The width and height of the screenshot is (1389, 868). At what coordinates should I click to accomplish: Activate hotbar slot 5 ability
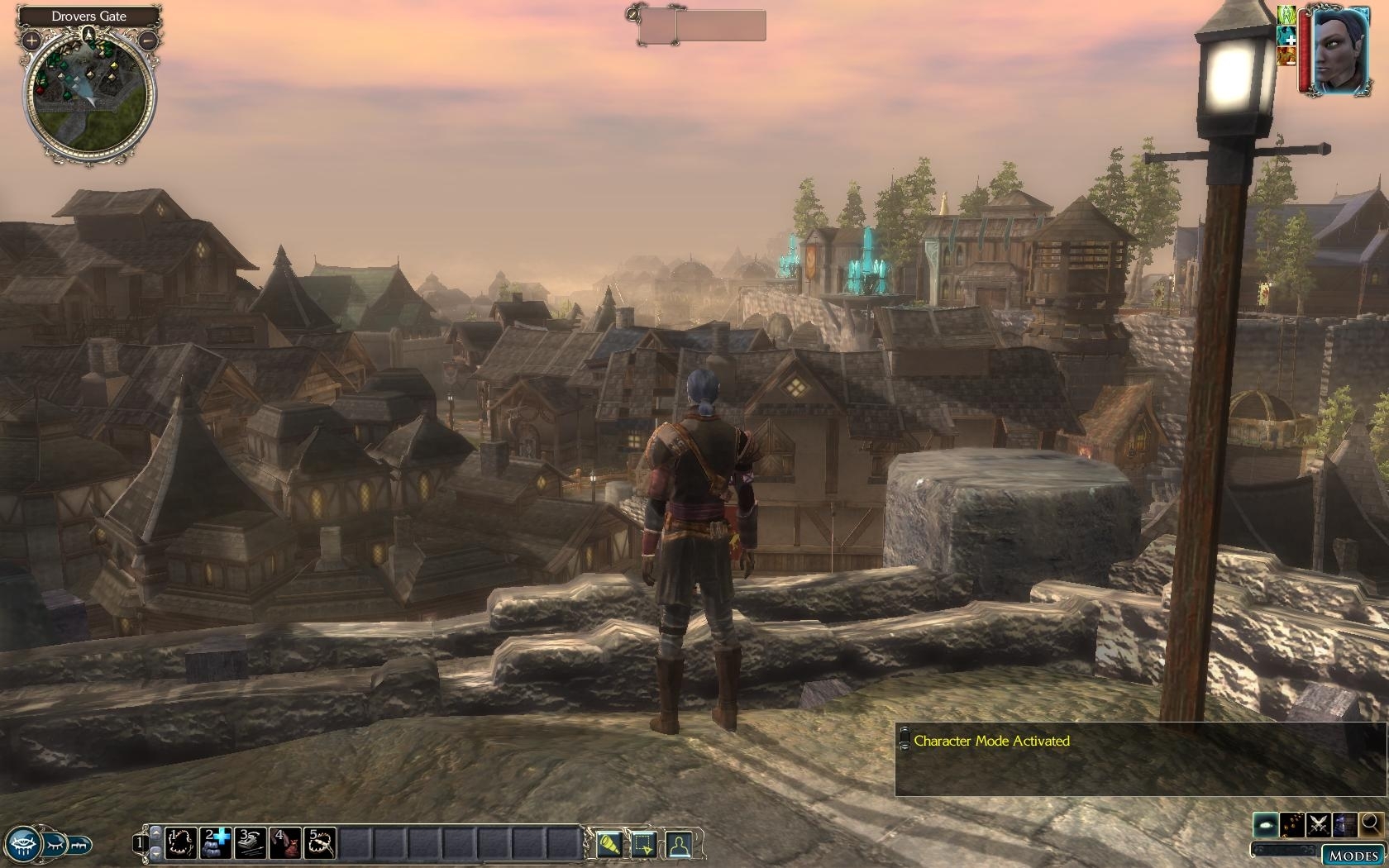tap(321, 843)
